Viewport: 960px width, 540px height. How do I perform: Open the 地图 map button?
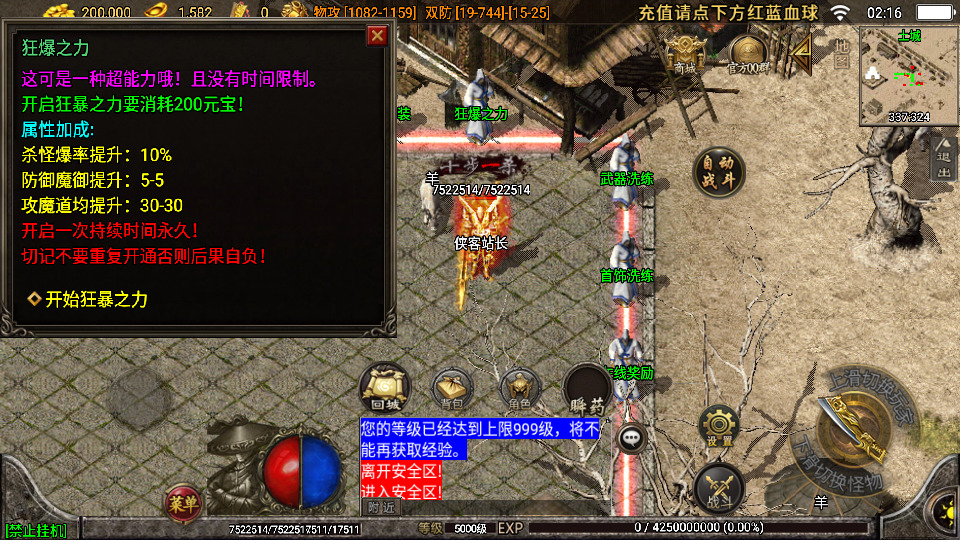coord(842,53)
